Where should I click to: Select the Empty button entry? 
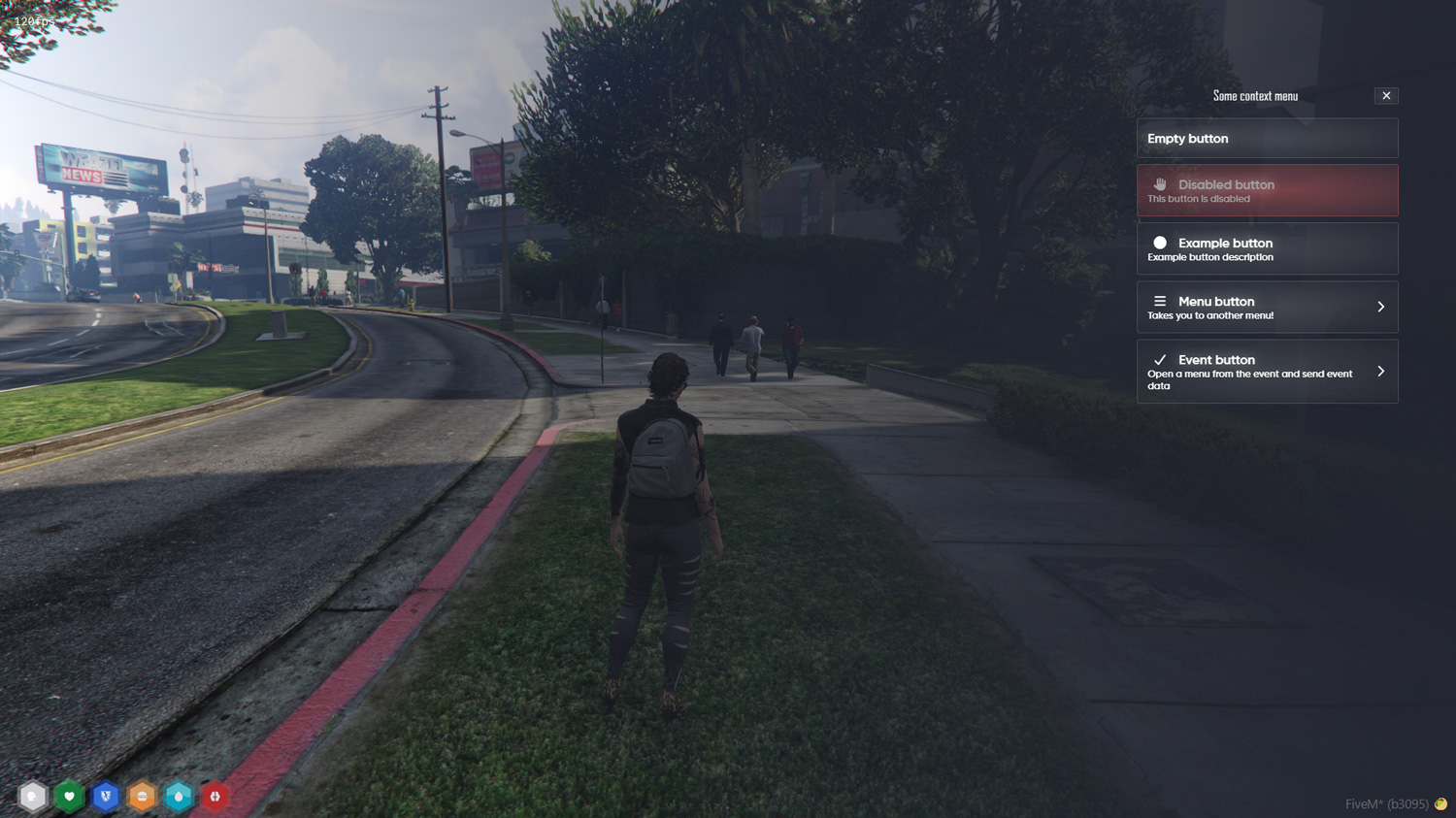point(1267,139)
